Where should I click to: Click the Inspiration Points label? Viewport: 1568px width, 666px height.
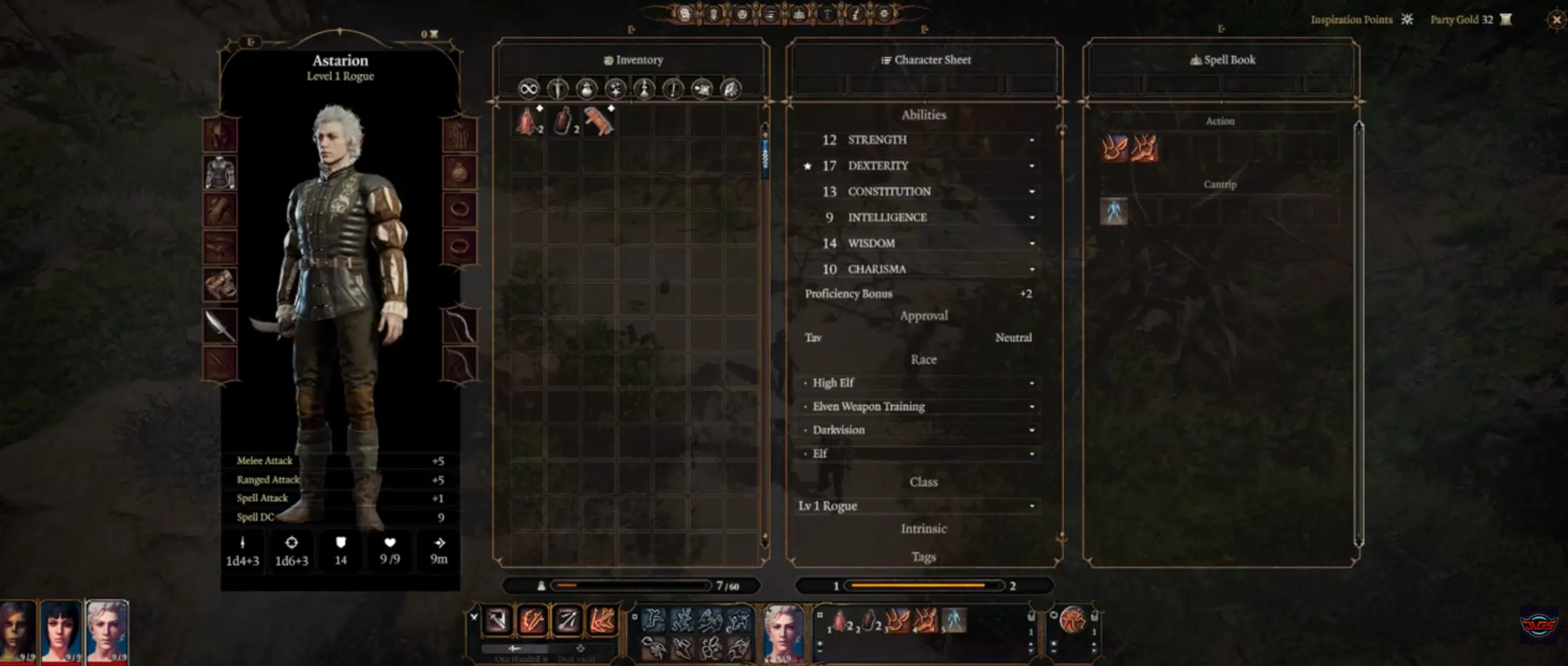pyautogui.click(x=1351, y=19)
